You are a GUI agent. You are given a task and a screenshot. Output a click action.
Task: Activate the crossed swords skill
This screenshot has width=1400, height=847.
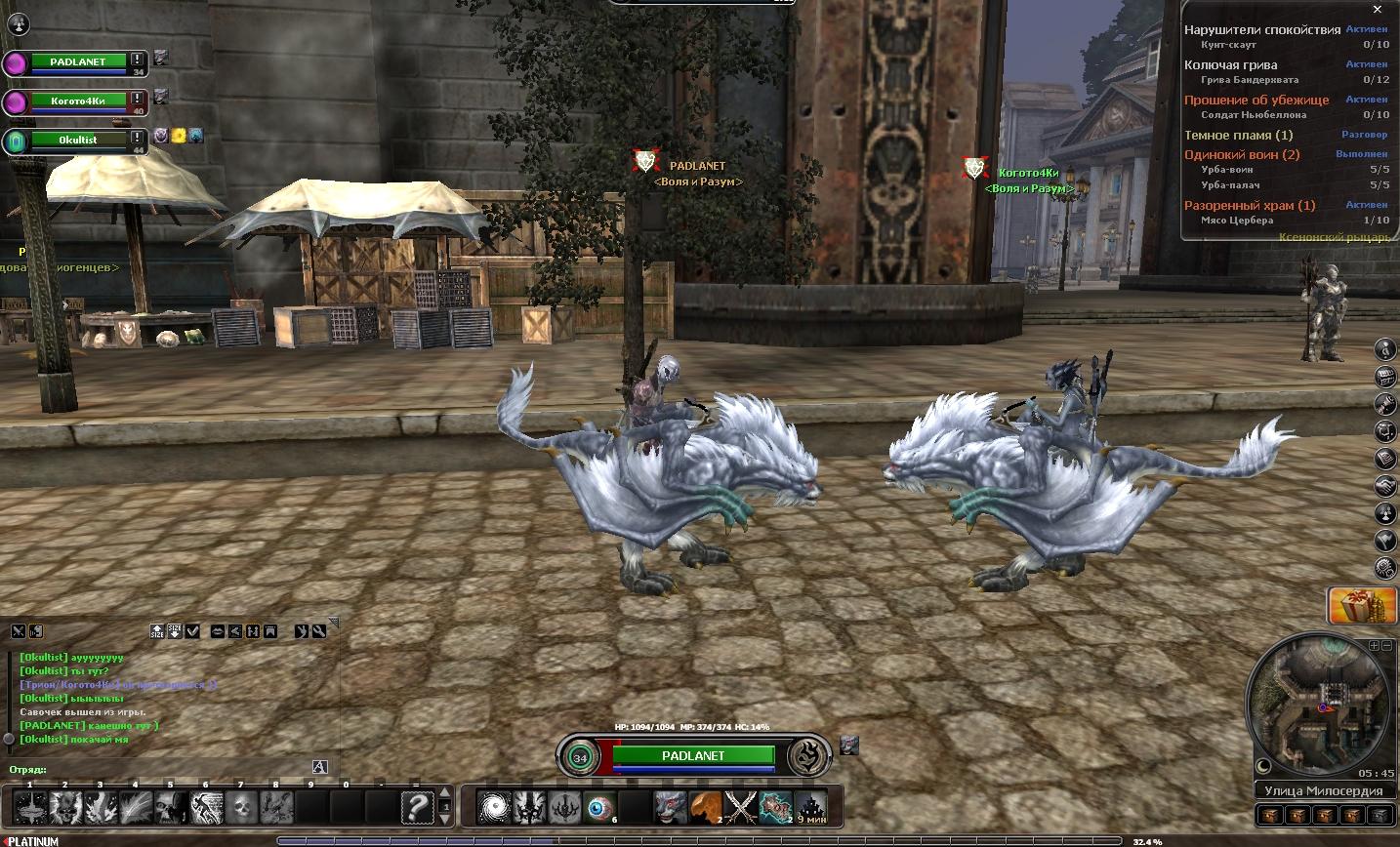click(741, 808)
